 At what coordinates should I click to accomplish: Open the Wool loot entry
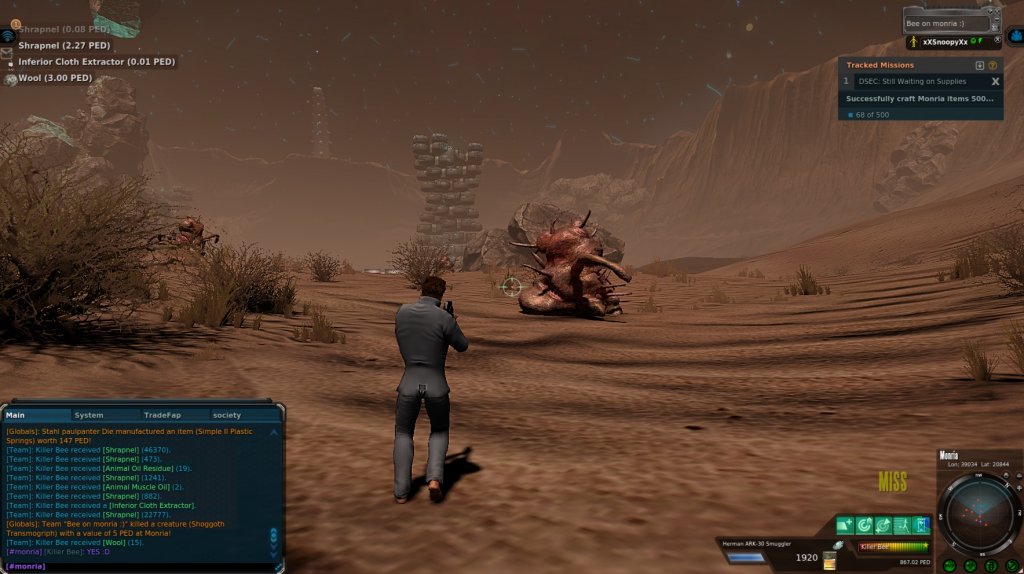click(55, 78)
